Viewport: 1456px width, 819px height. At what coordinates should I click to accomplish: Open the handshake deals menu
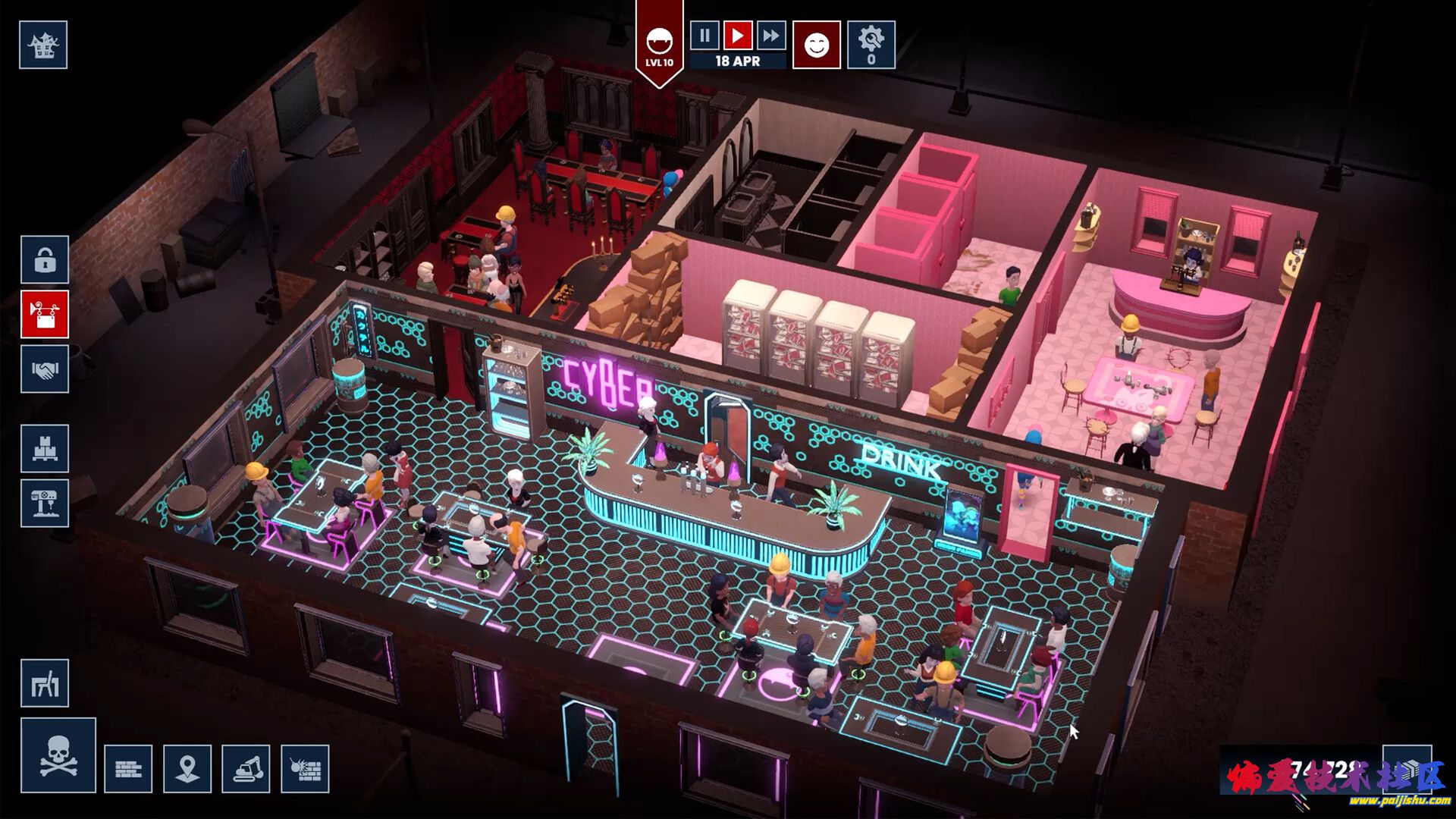(x=45, y=369)
